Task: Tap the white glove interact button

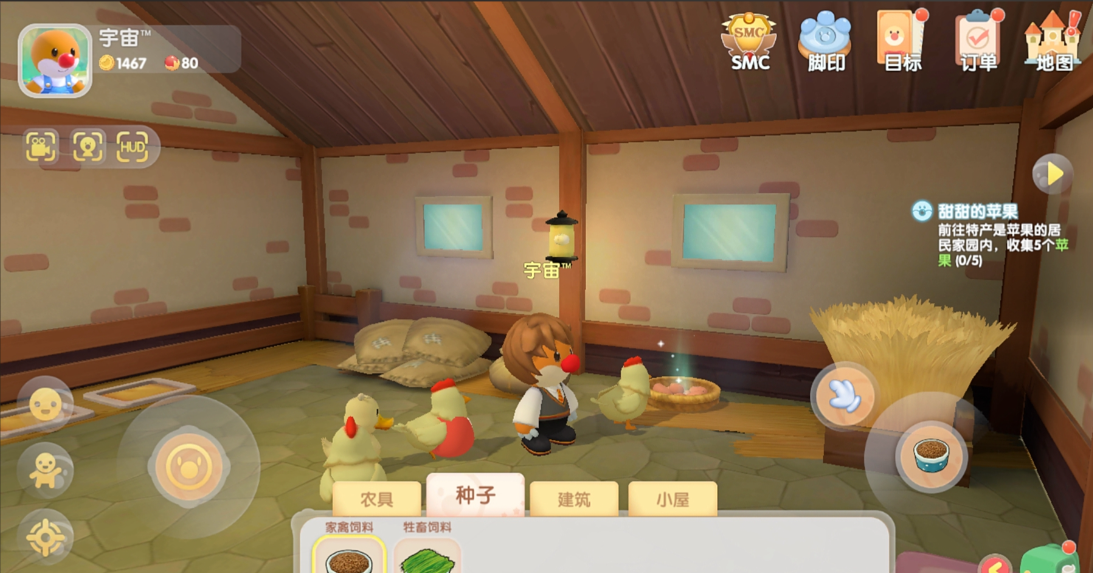Action: 844,396
